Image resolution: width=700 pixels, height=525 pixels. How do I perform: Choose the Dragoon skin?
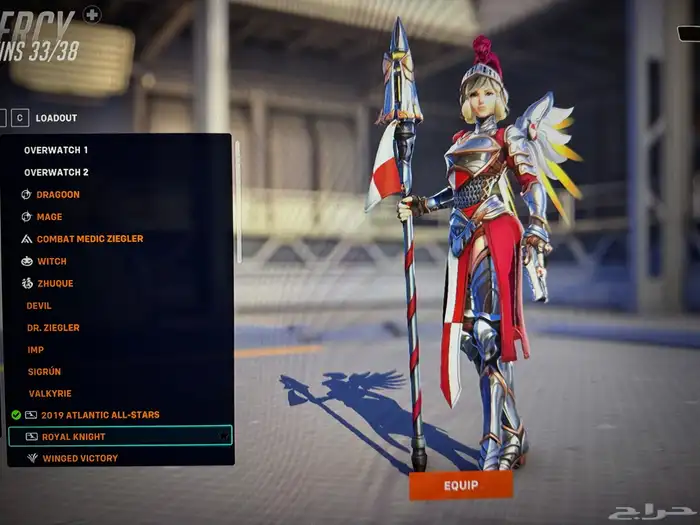point(58,194)
